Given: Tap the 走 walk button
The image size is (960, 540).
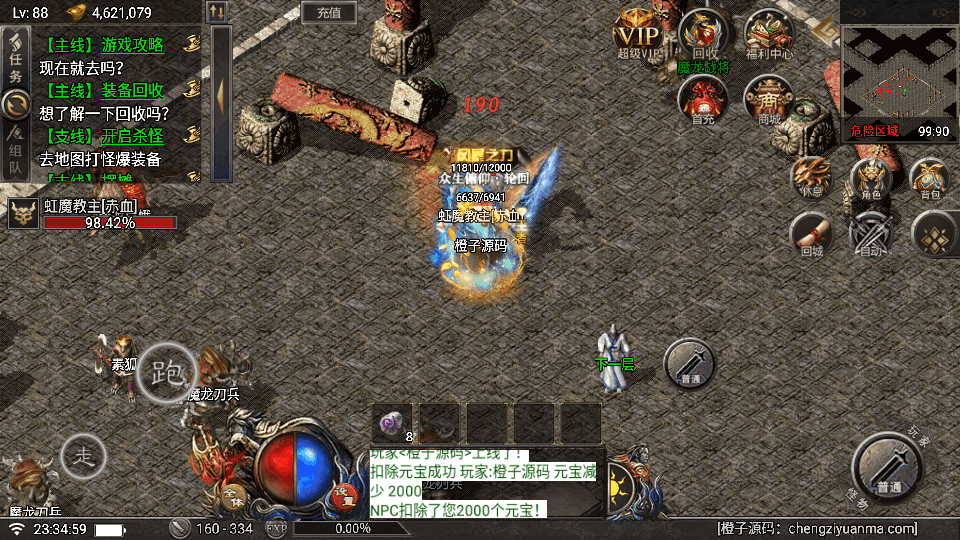Looking at the screenshot, I should point(83,457).
